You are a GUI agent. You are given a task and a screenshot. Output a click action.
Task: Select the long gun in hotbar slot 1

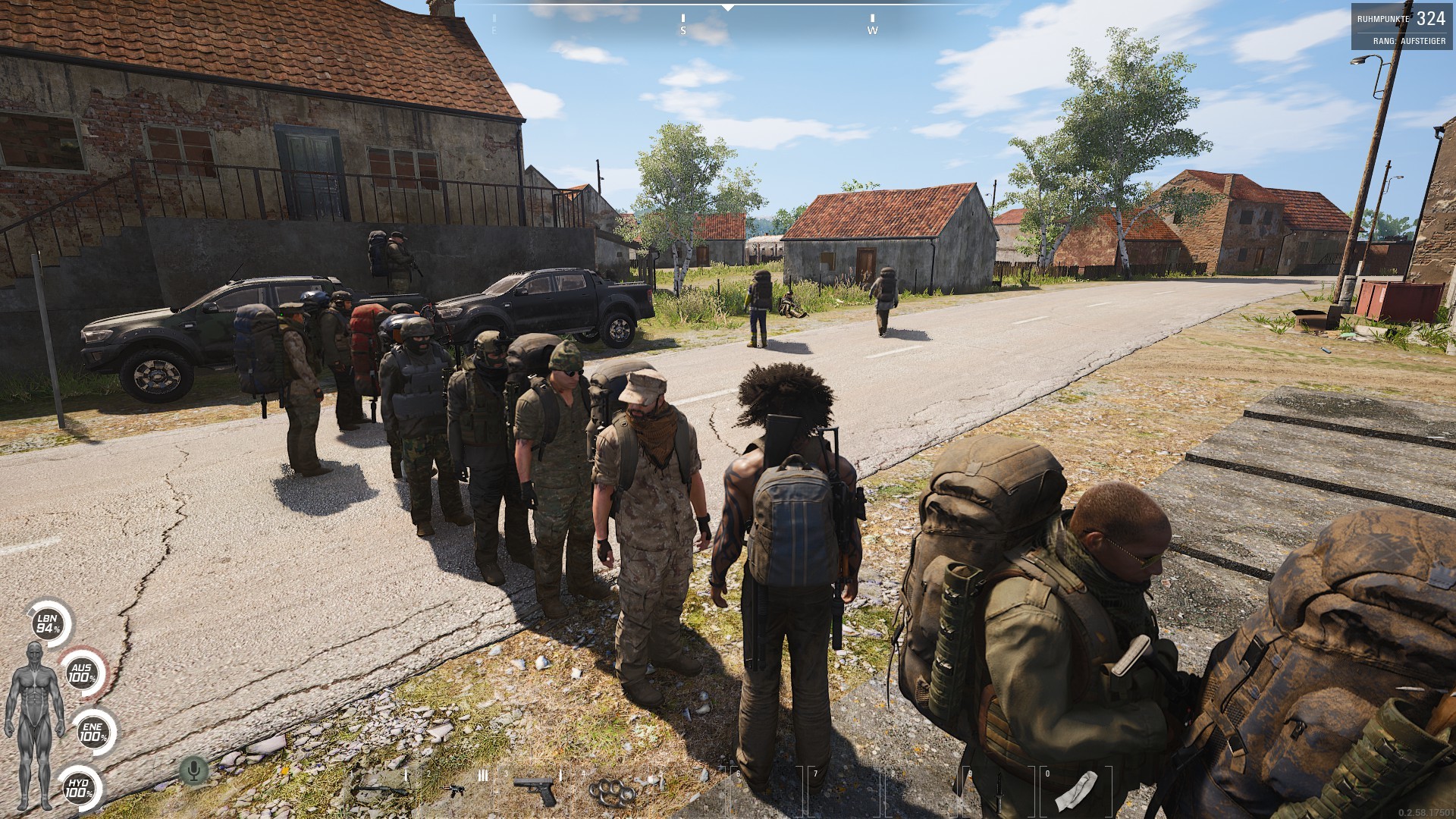point(382,789)
